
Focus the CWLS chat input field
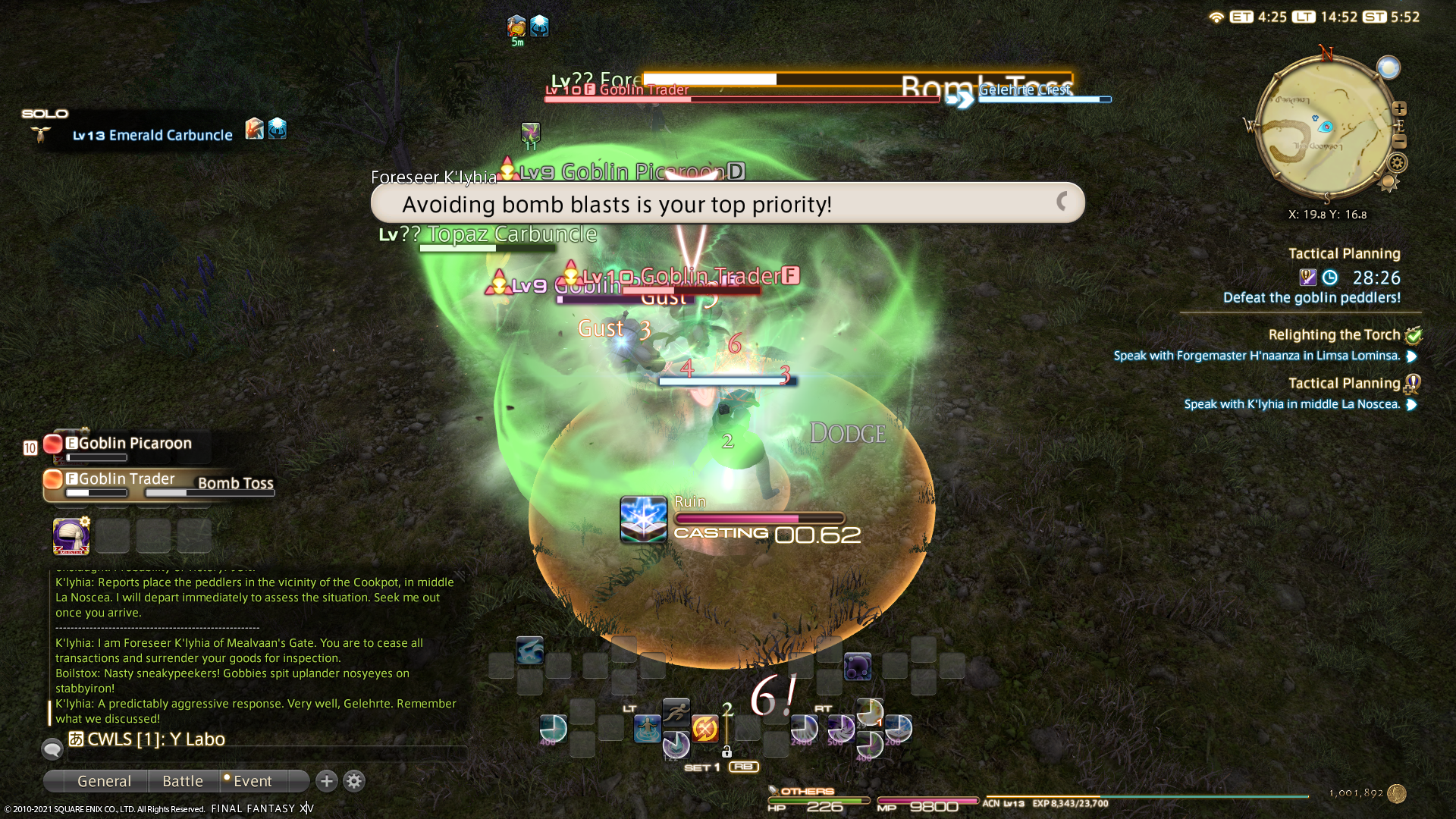click(x=265, y=739)
